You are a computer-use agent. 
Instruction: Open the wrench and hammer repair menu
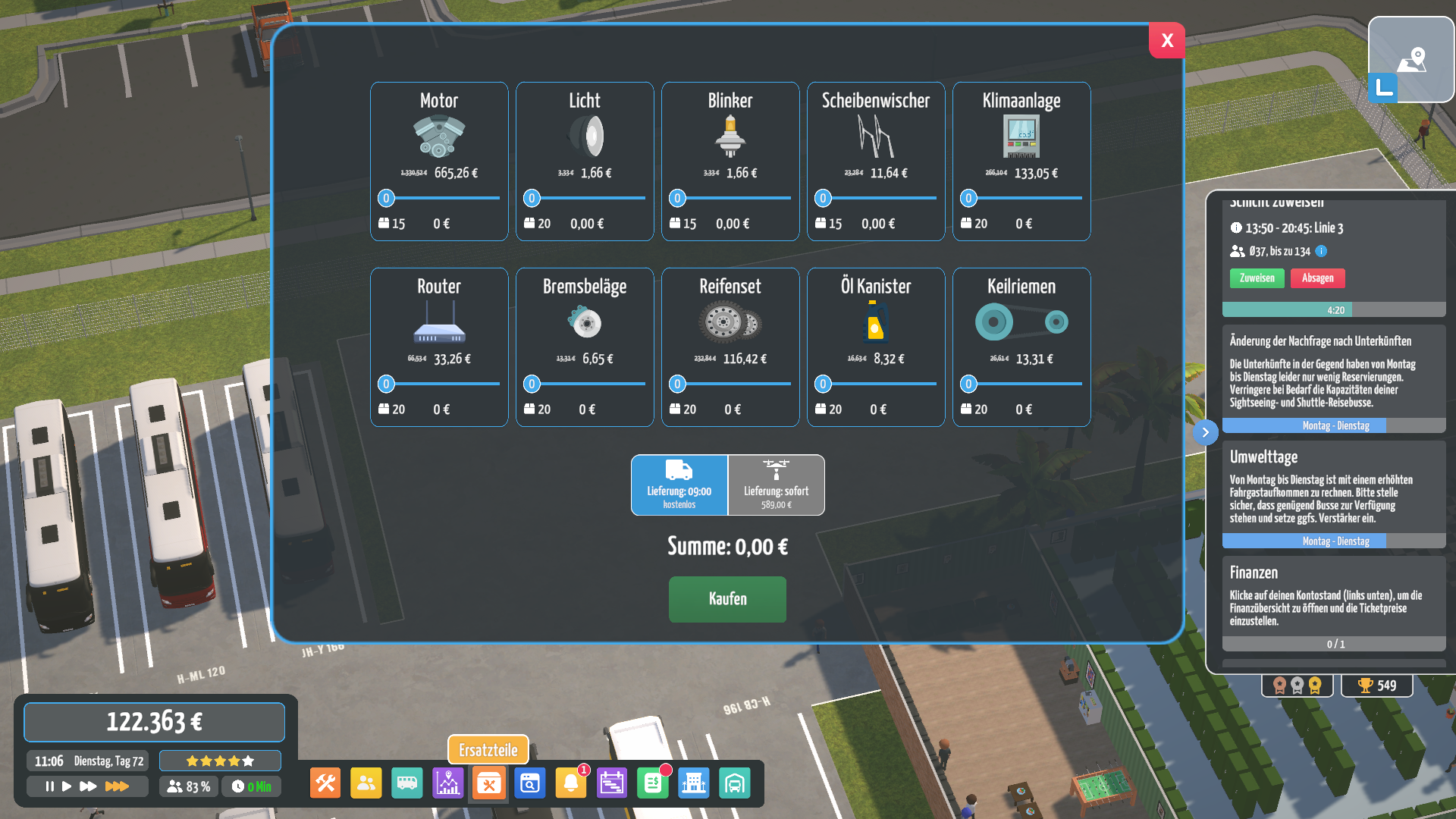pyautogui.click(x=325, y=783)
